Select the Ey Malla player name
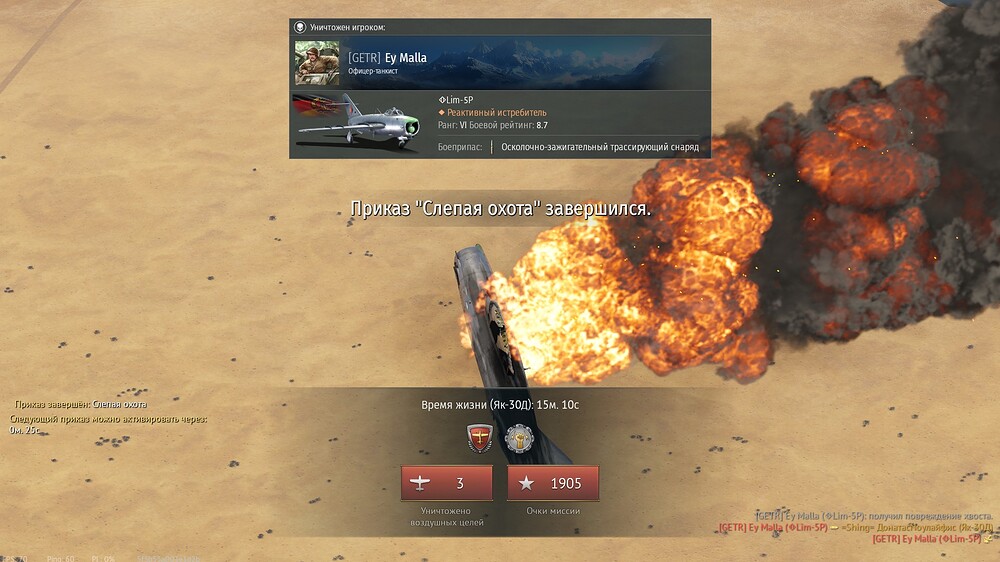Screen dimensions: 1000x562 click(405, 58)
